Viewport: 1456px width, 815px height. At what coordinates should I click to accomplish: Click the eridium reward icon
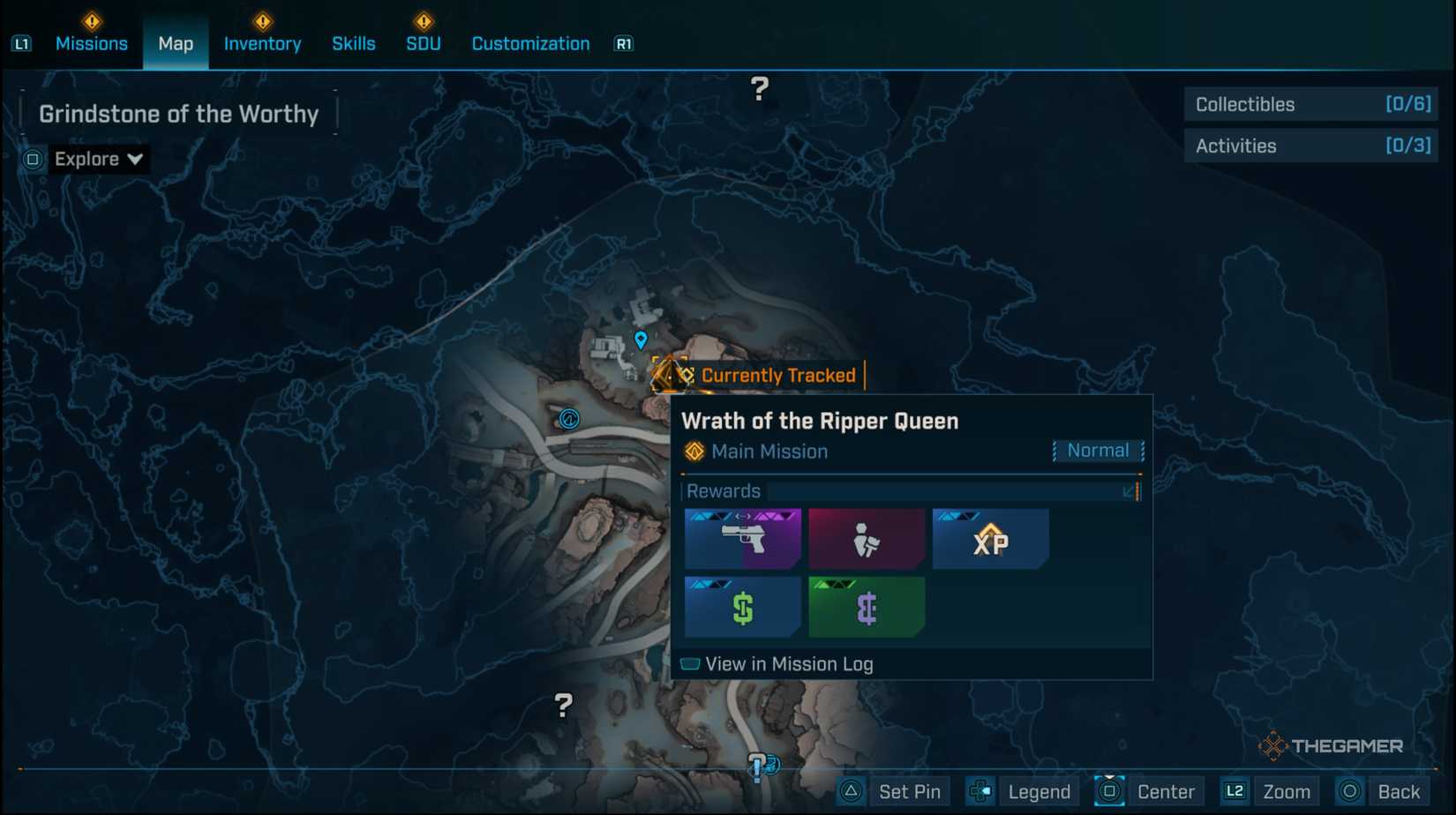(866, 607)
